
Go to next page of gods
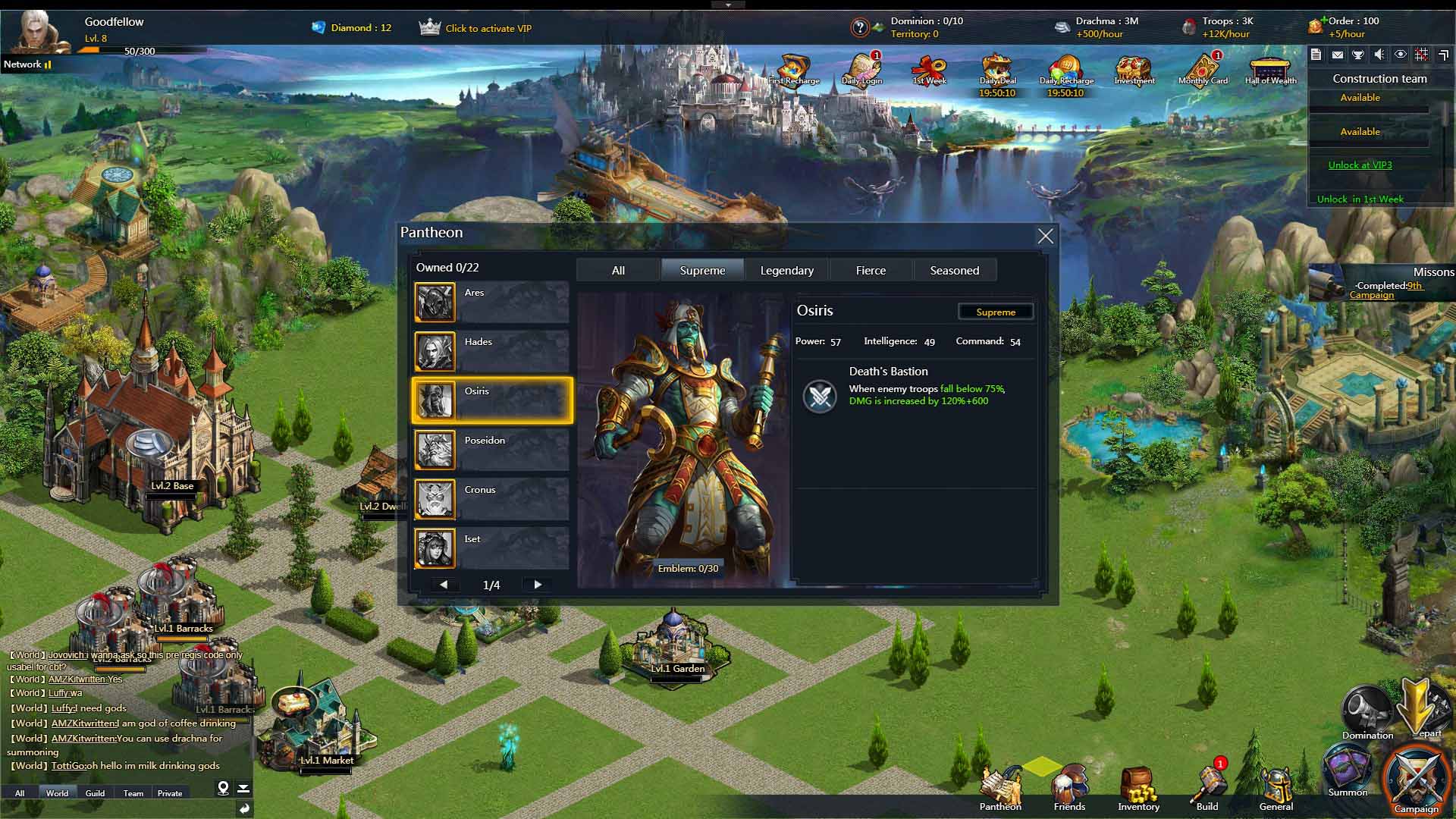click(x=538, y=585)
